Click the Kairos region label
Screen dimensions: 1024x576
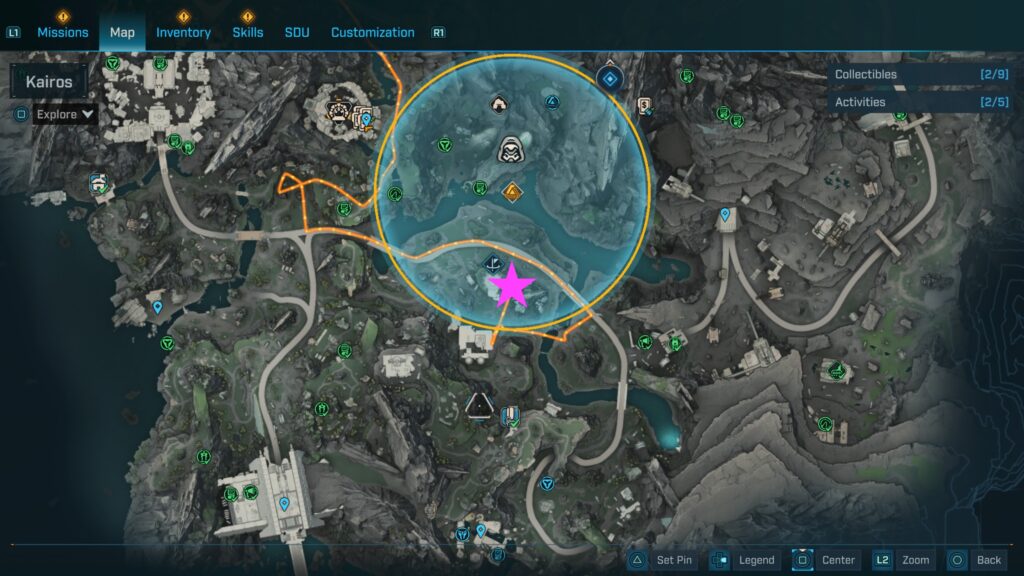48,82
